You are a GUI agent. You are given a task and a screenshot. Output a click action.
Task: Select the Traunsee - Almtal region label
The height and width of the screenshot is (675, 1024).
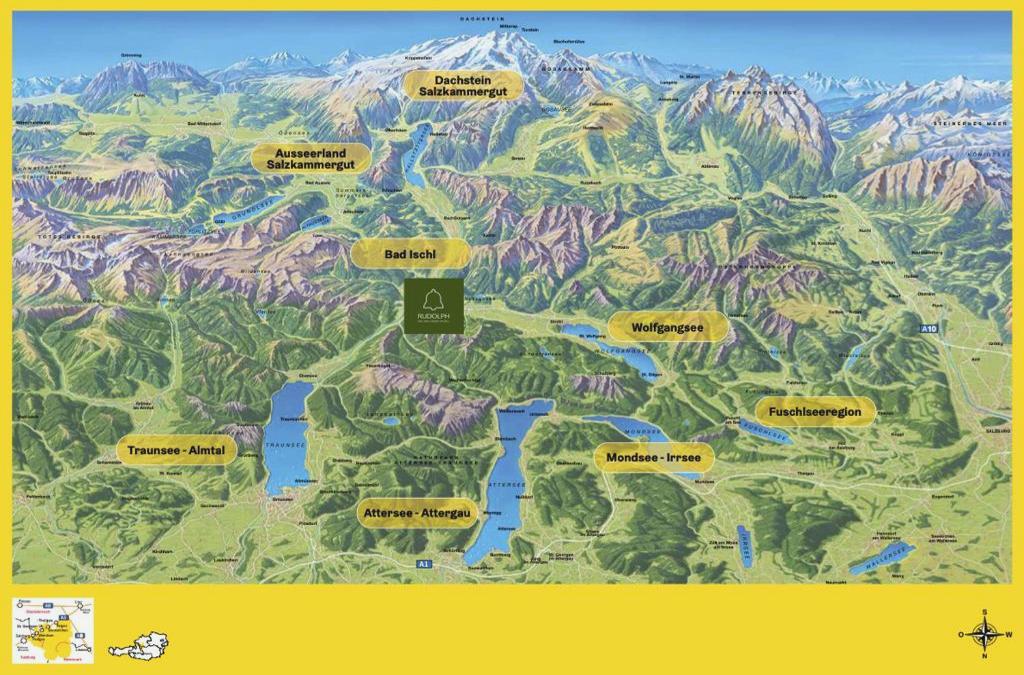point(176,451)
